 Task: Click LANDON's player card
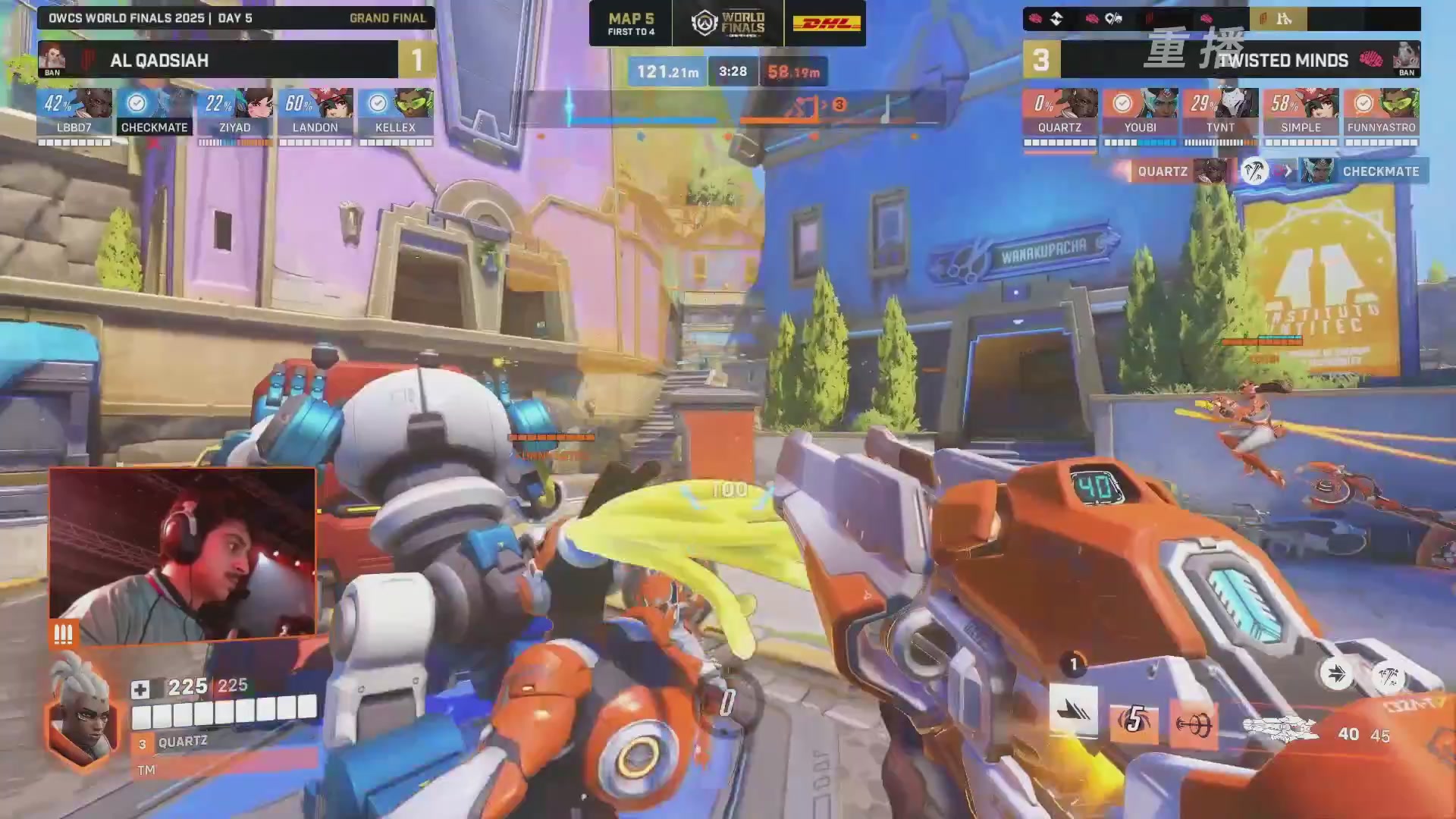tap(315, 112)
